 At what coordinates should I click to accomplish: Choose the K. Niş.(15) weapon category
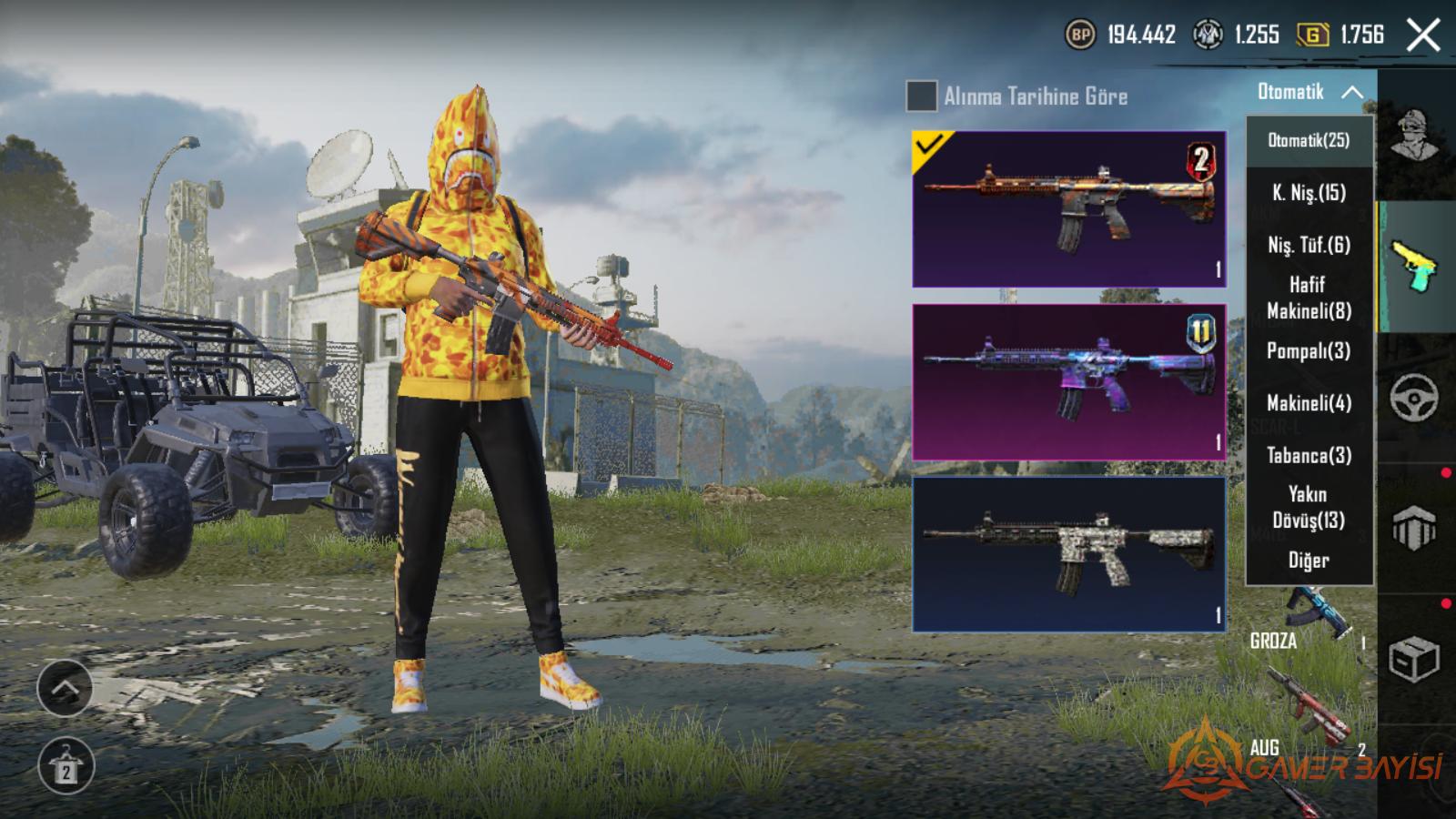click(x=1309, y=193)
